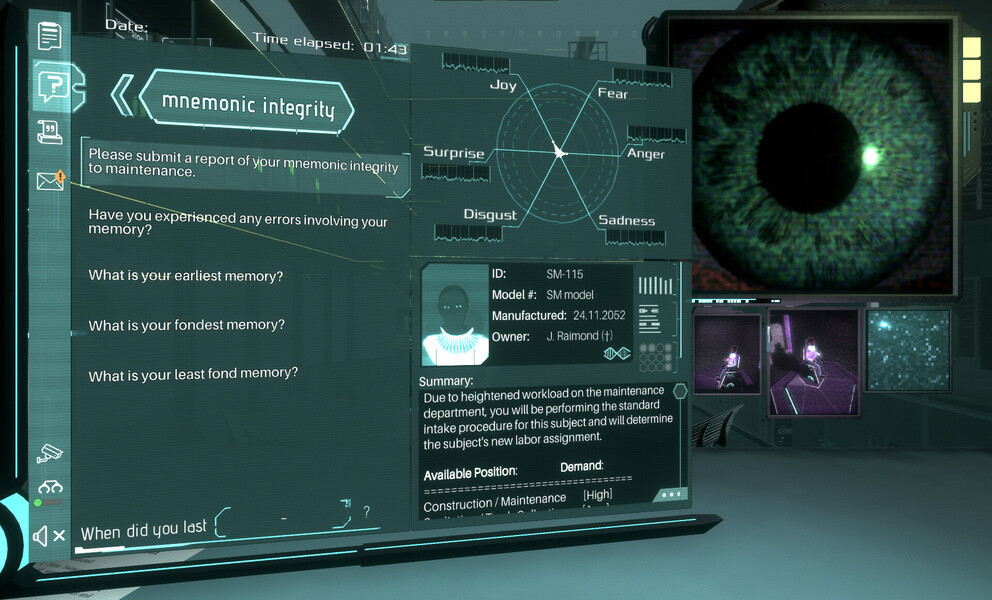
Task: Ask "What is your earliest memory?"
Action: [186, 276]
